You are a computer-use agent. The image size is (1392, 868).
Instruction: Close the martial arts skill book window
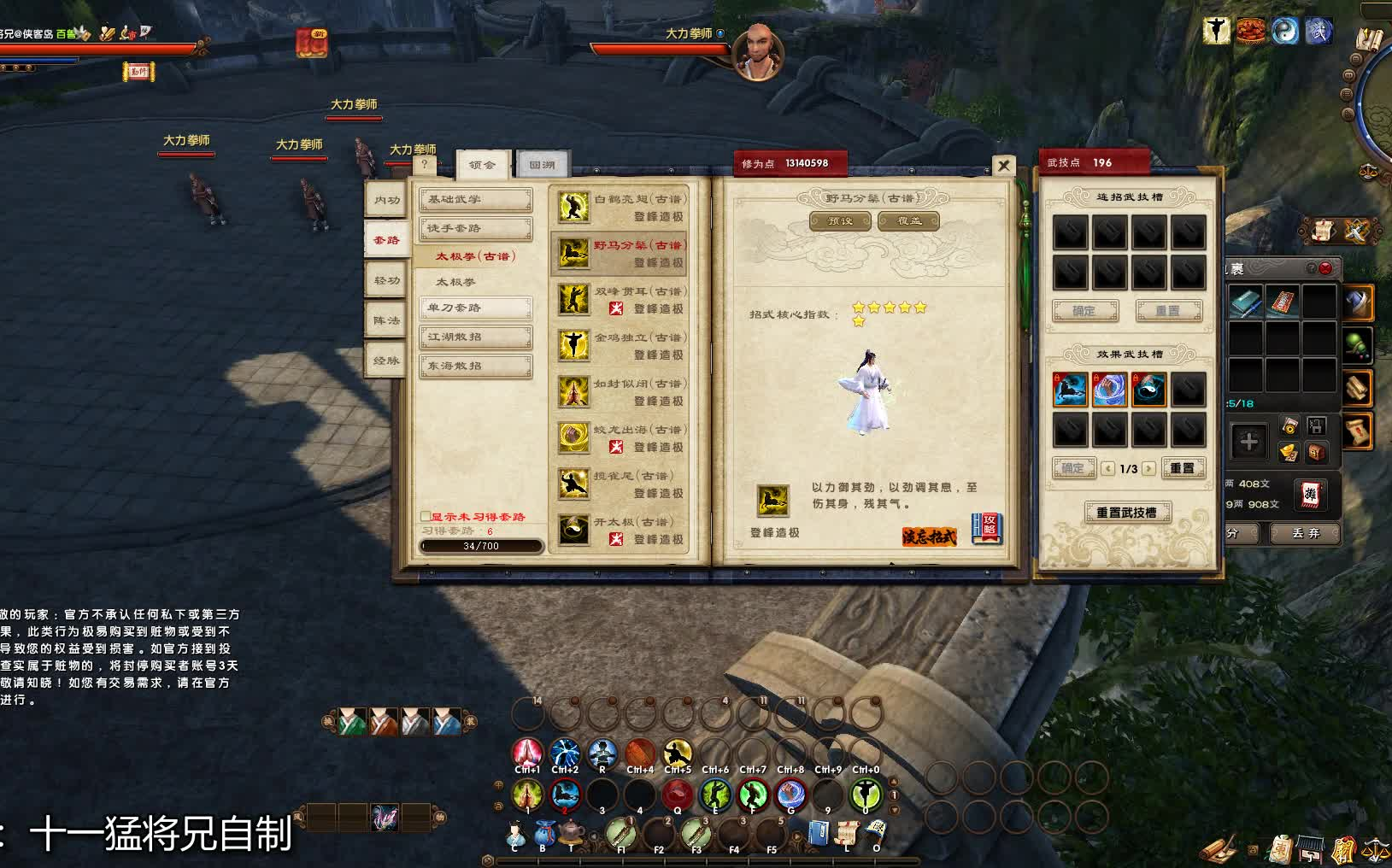pos(1004,165)
